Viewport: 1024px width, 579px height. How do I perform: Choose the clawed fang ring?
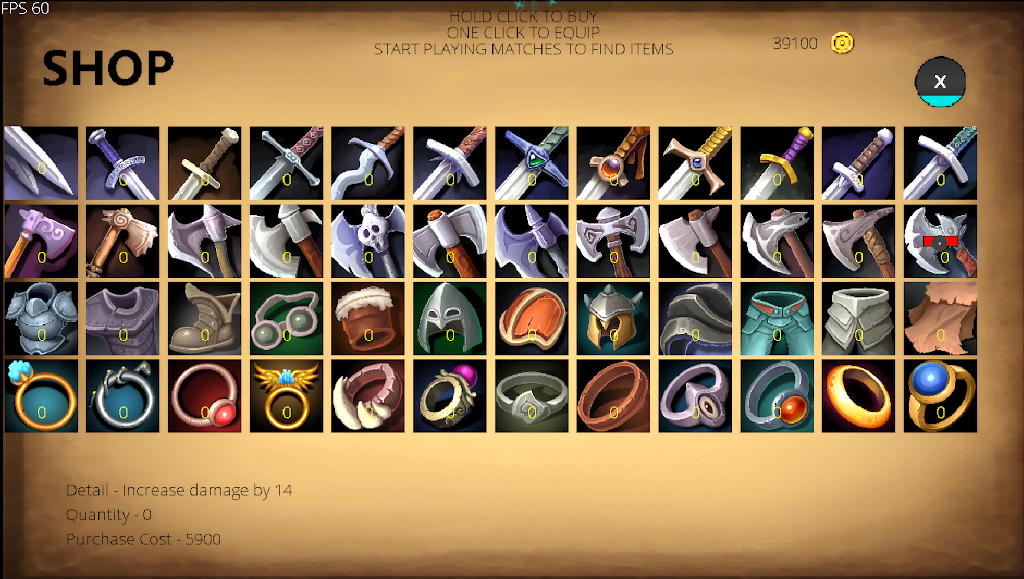point(368,396)
